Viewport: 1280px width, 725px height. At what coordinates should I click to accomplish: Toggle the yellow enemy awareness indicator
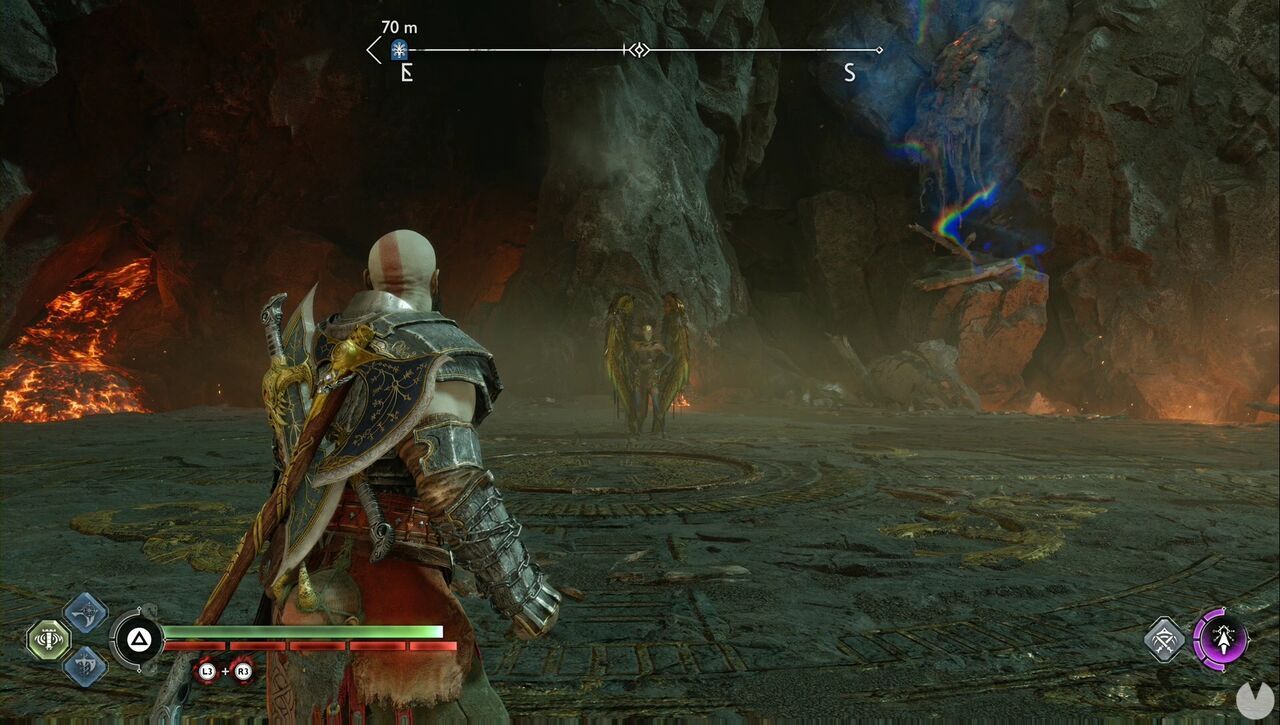pos(48,638)
